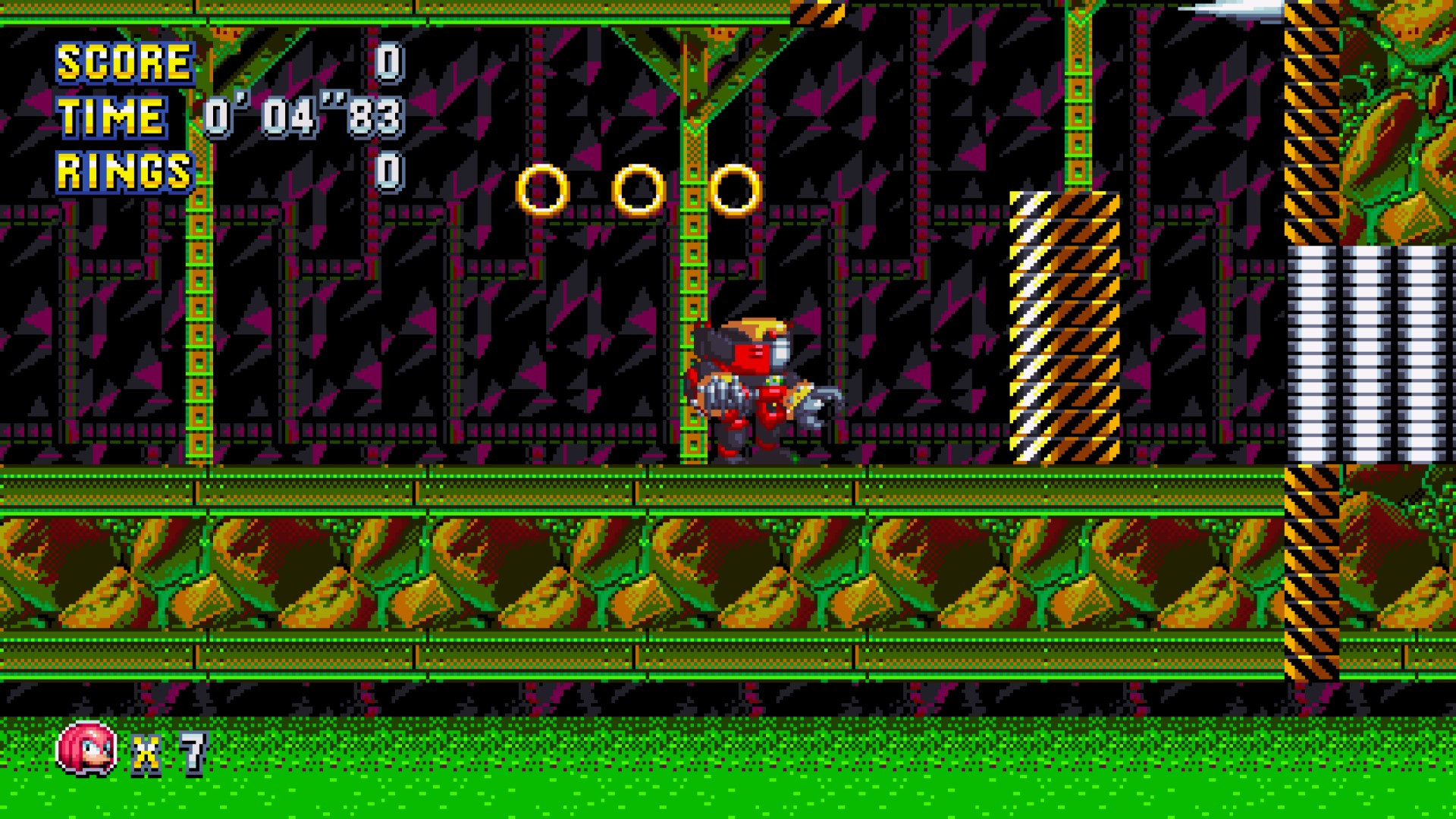Select the SCORE label in the HUD
The width and height of the screenshot is (1456, 819).
(x=124, y=63)
